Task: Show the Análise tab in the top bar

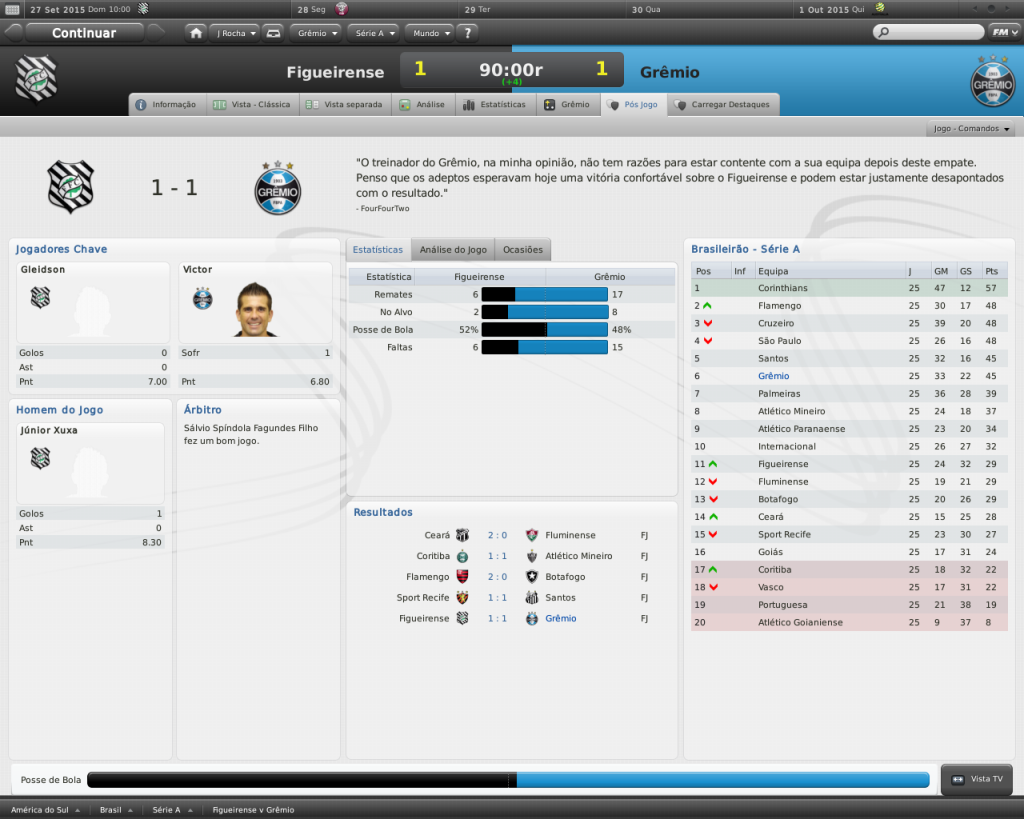Action: pyautogui.click(x=423, y=104)
